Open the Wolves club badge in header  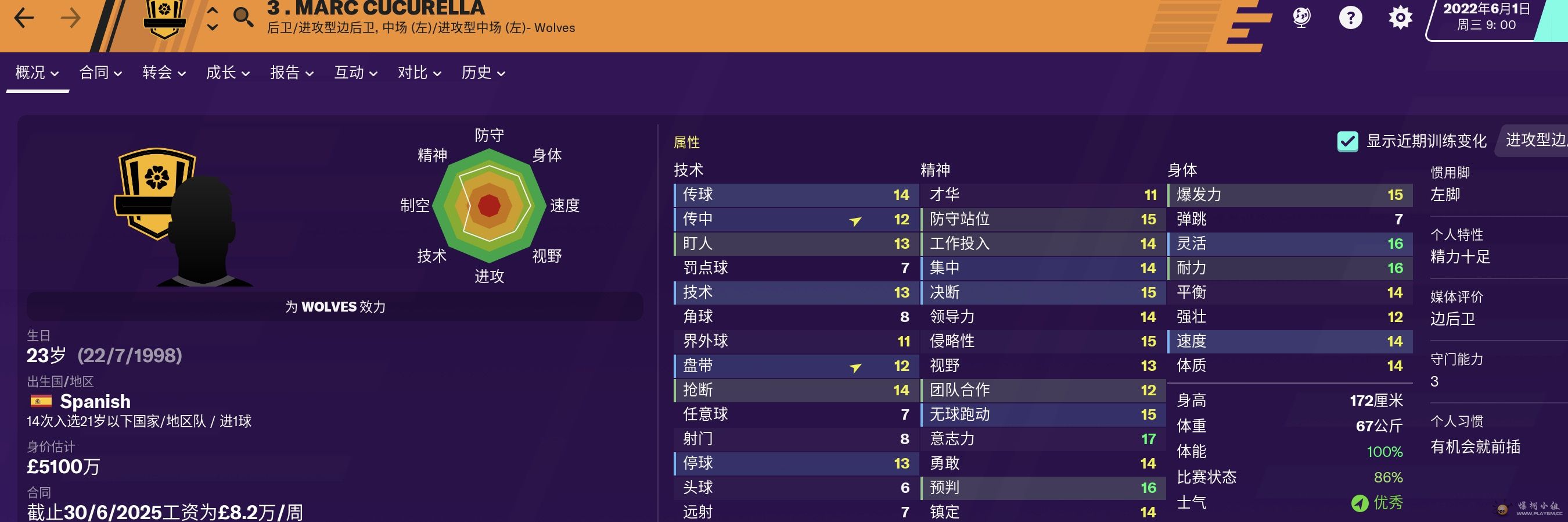pos(164,17)
